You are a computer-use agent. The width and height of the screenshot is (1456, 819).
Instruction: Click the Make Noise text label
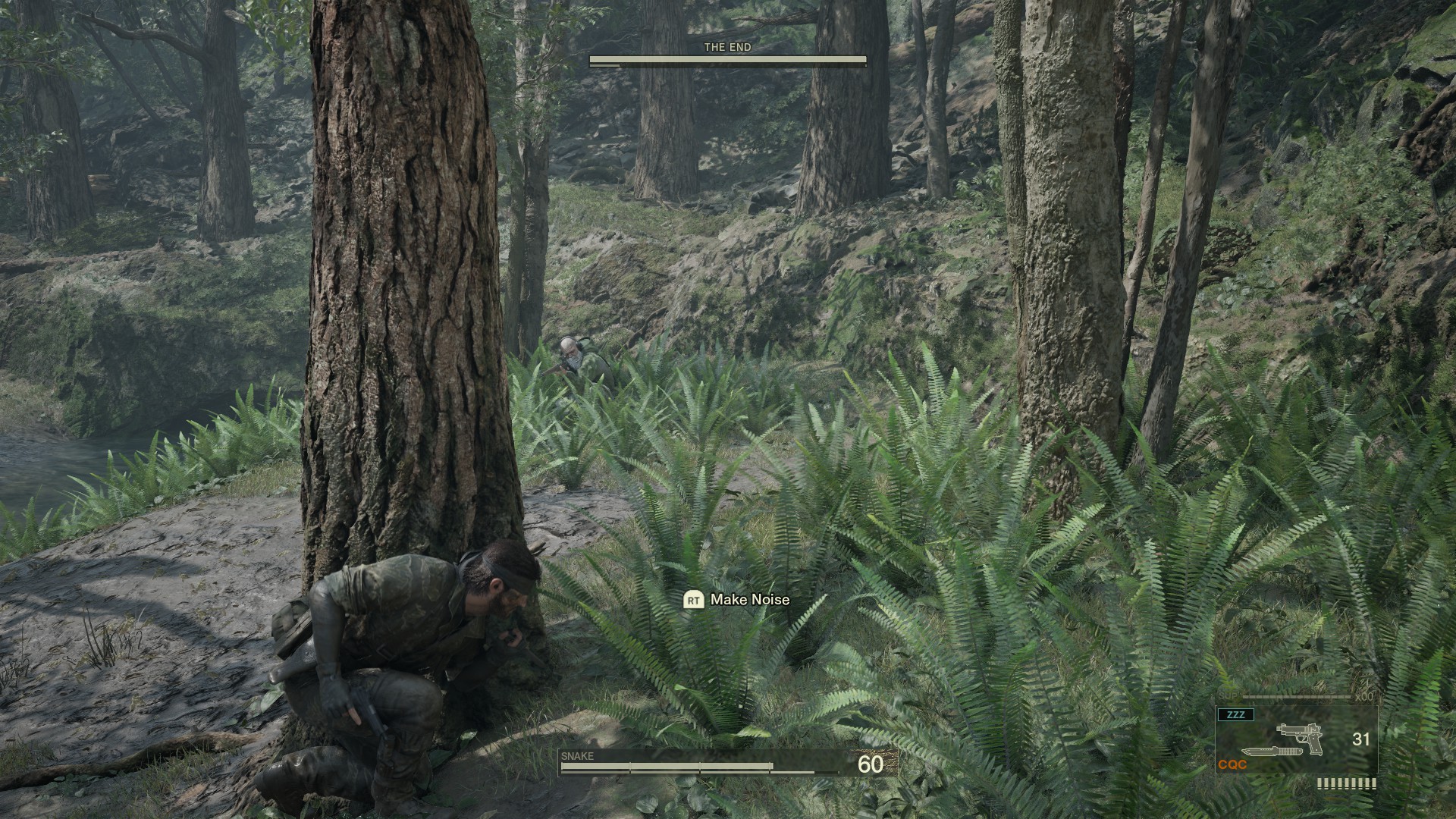coord(749,600)
